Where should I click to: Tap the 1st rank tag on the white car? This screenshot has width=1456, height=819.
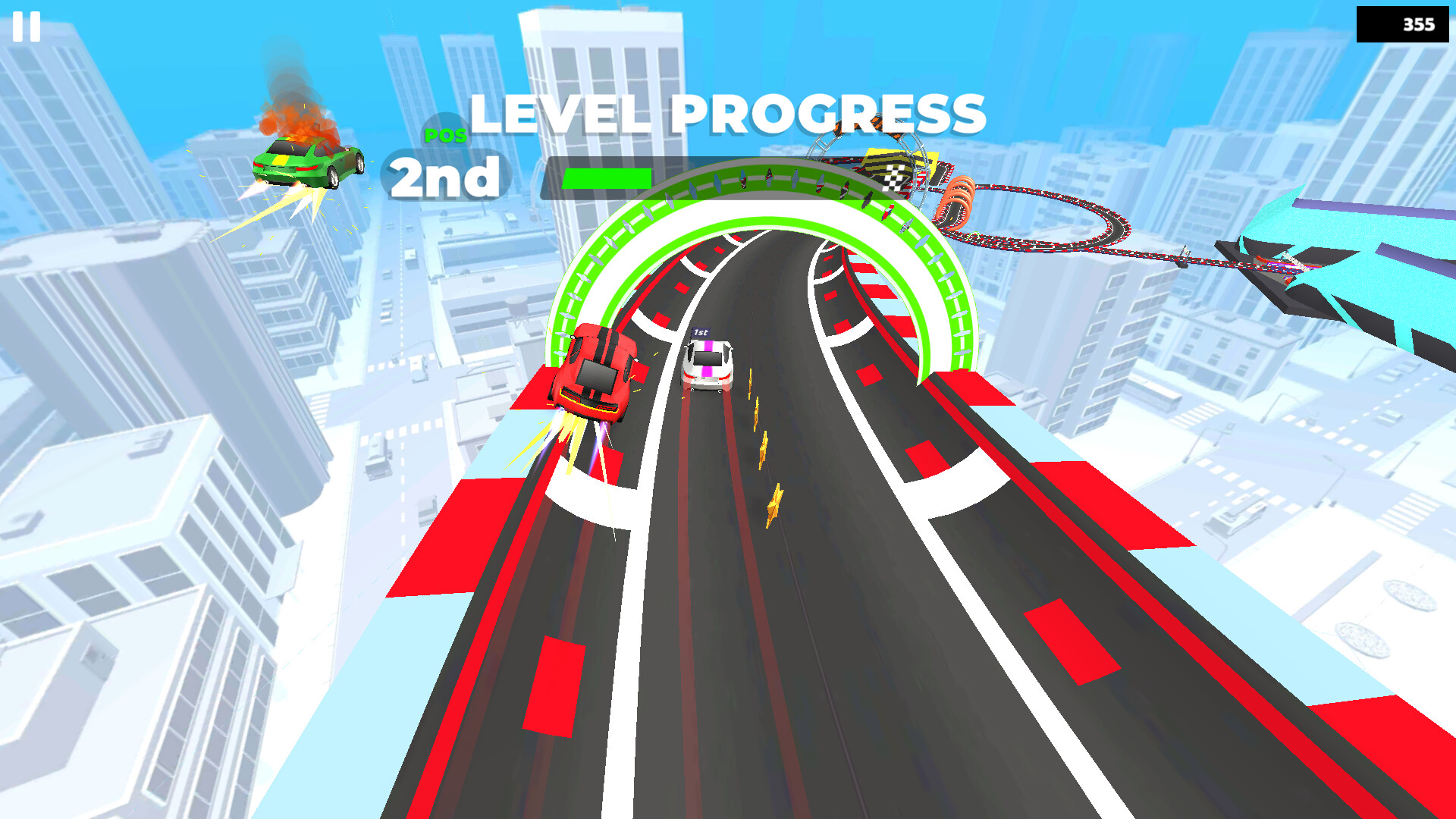click(701, 332)
